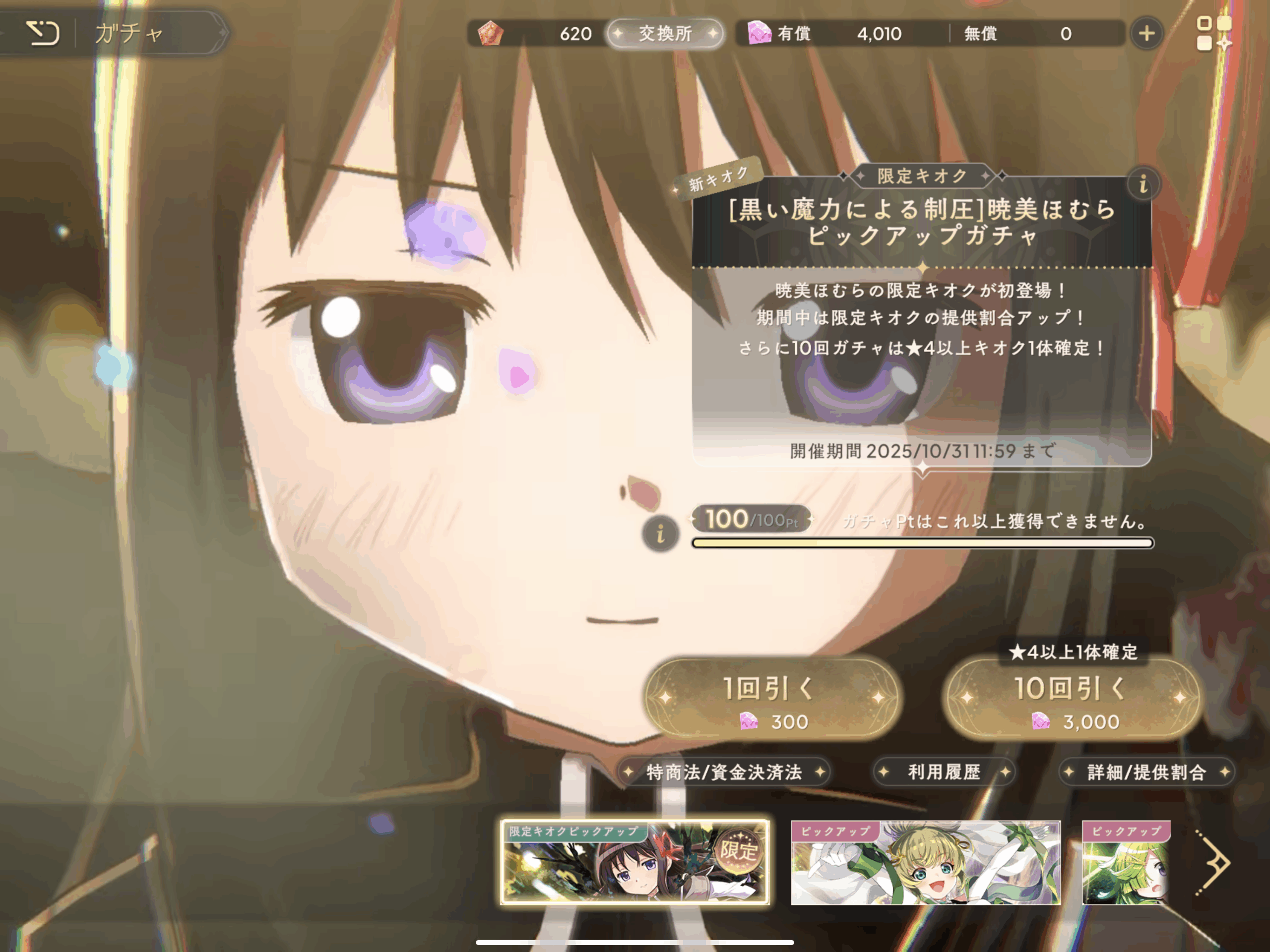Image resolution: width=1270 pixels, height=952 pixels.
Task: Open 特商法/資金決済法 legal notice
Action: point(723,772)
